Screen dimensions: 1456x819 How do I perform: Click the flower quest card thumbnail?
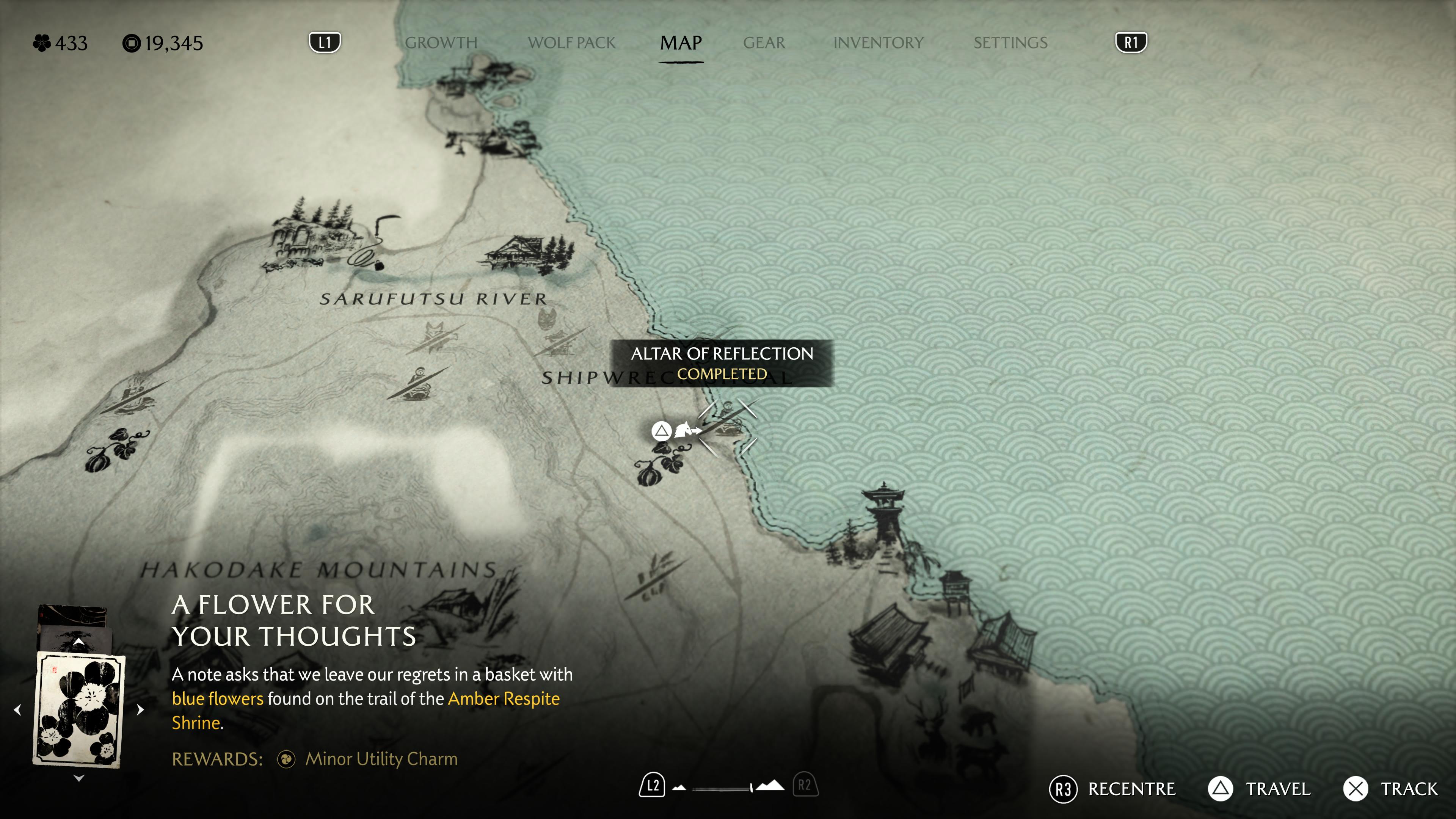click(x=79, y=709)
